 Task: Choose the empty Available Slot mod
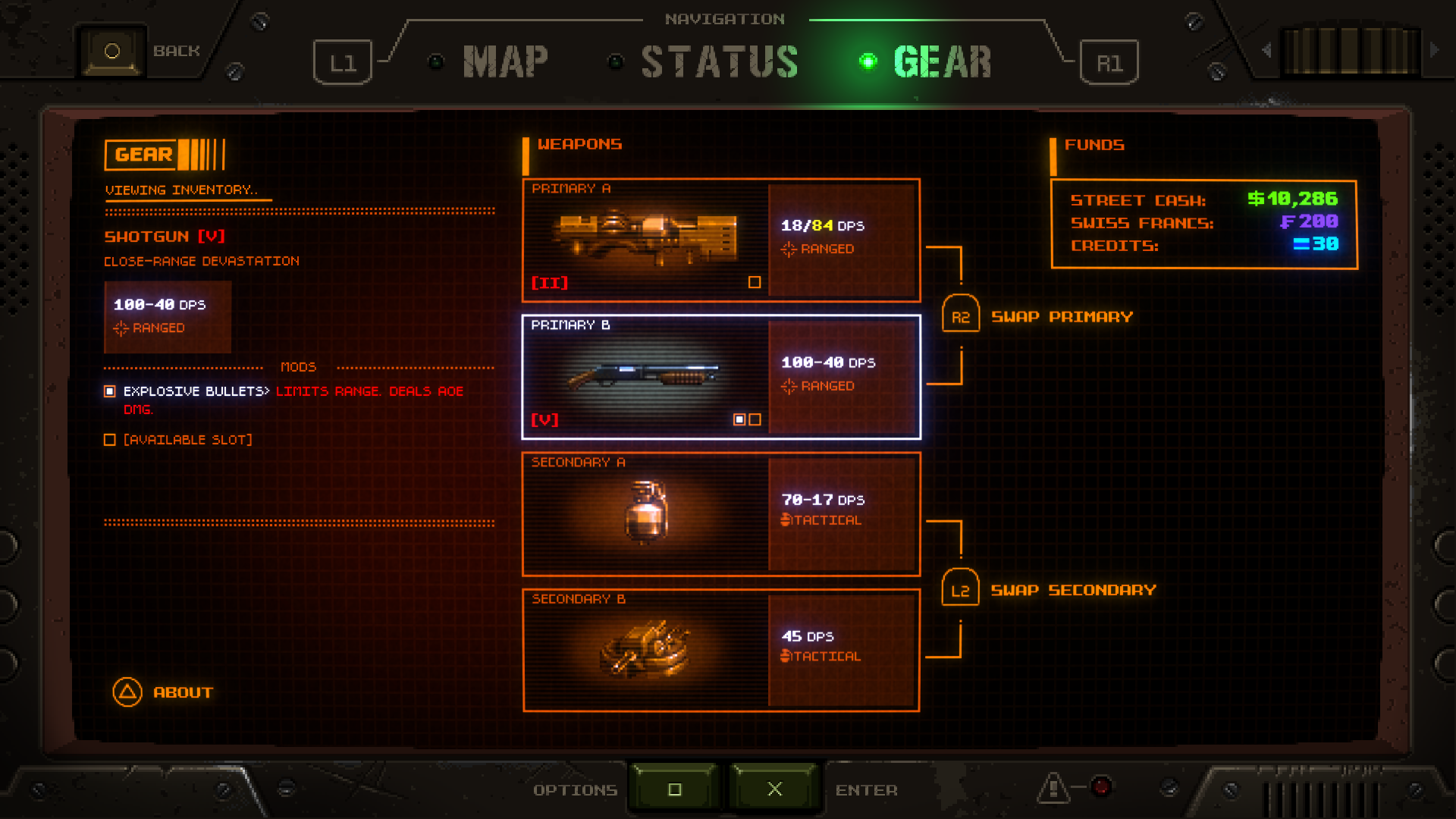tap(187, 440)
